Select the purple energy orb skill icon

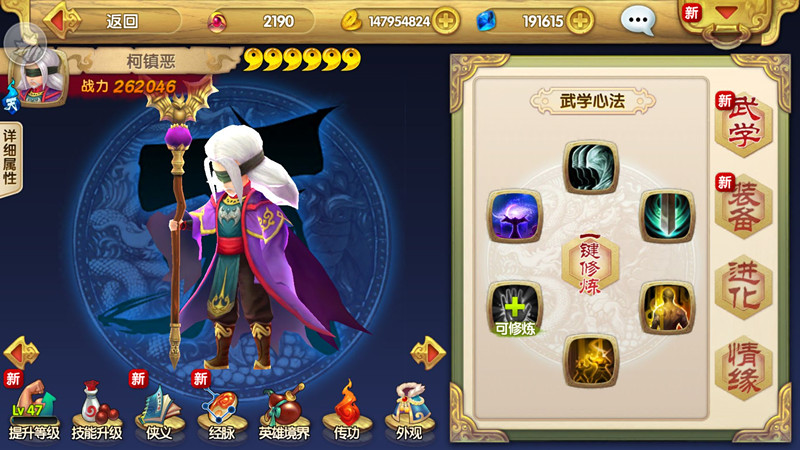(515, 216)
